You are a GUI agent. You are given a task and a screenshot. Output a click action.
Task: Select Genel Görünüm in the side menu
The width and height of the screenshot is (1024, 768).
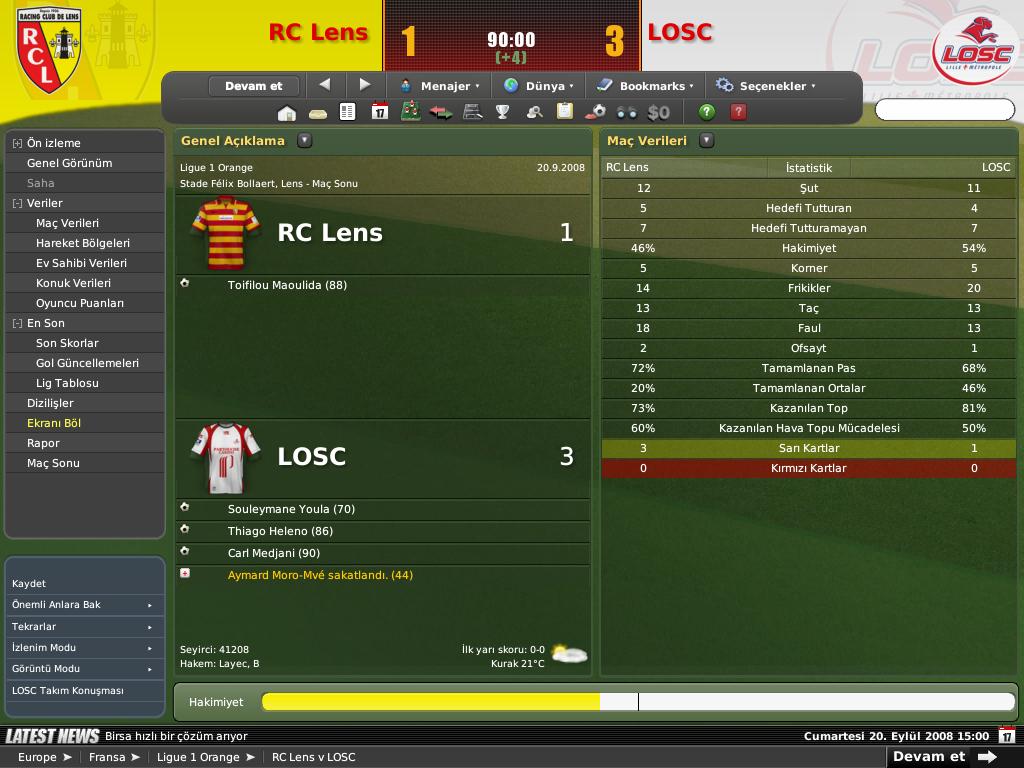click(69, 163)
